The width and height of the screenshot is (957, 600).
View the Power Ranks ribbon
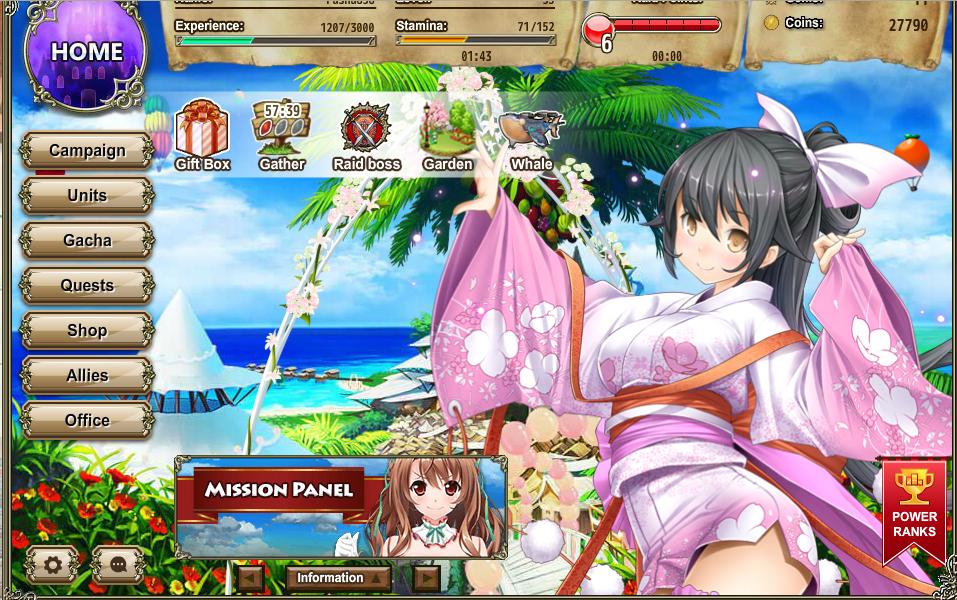[x=914, y=510]
